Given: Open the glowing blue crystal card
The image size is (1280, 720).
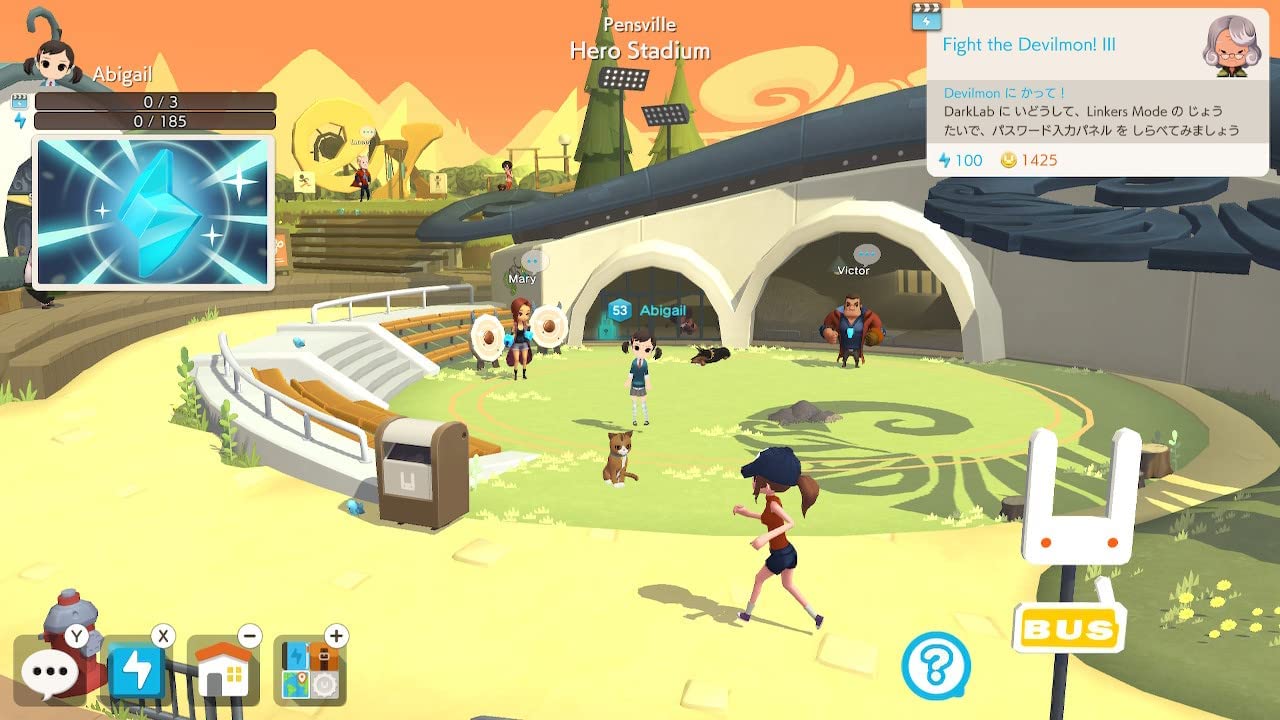Looking at the screenshot, I should [153, 212].
